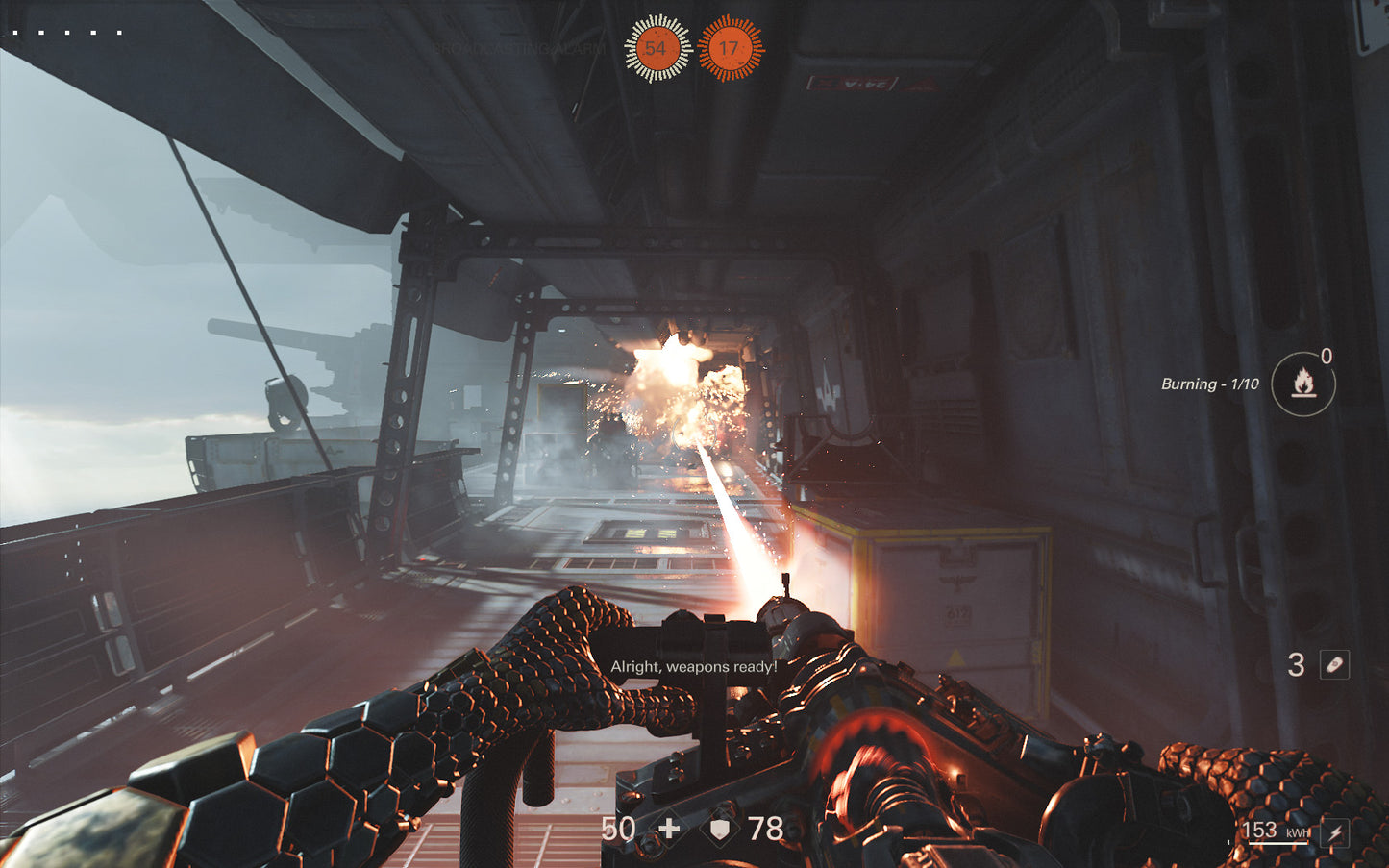Click the flame status icon near Burning indicator
The height and width of the screenshot is (868, 1389).
(x=1302, y=383)
